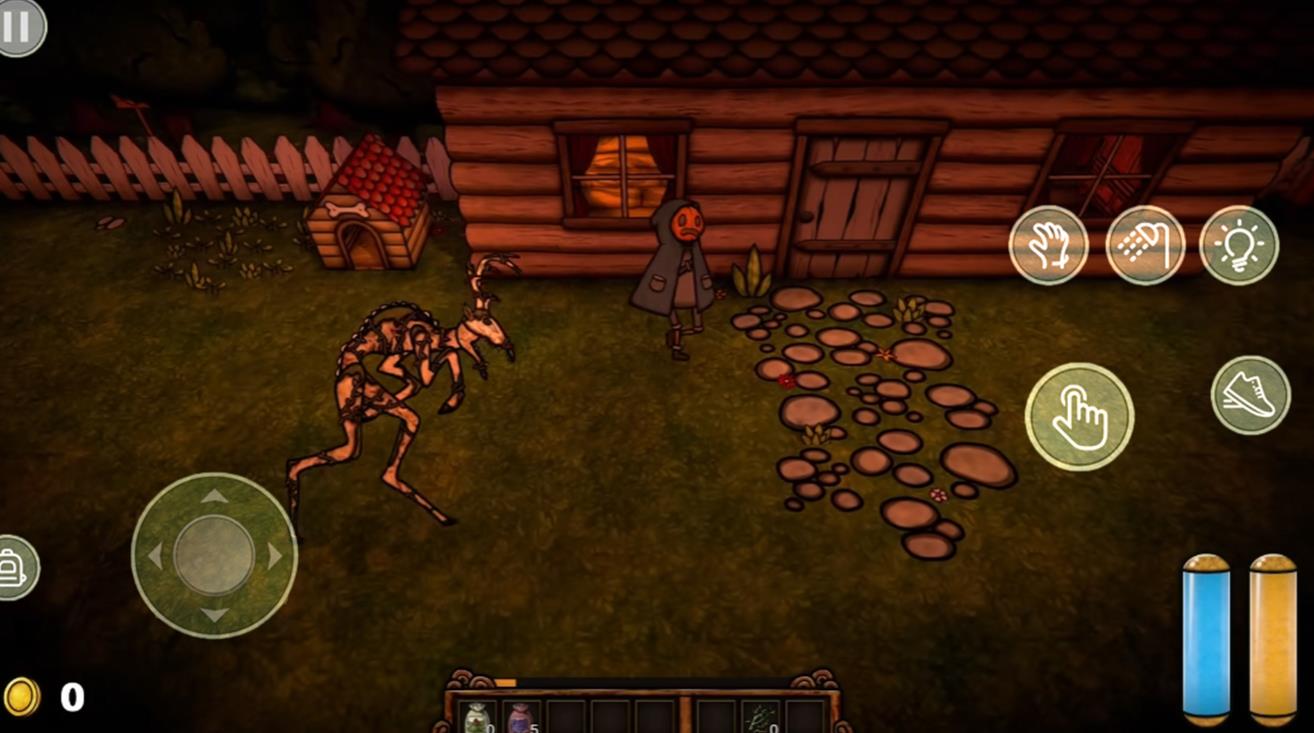Activate the sneaker sprint button
Viewport: 1314px width, 733px height.
[1250, 395]
